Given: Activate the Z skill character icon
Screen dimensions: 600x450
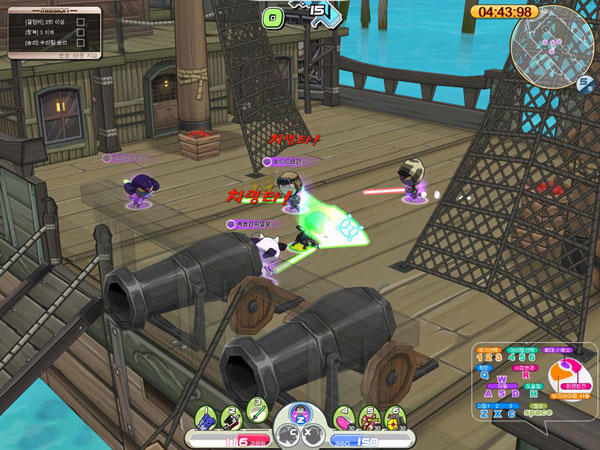Looking at the screenshot, I should coord(300,414).
